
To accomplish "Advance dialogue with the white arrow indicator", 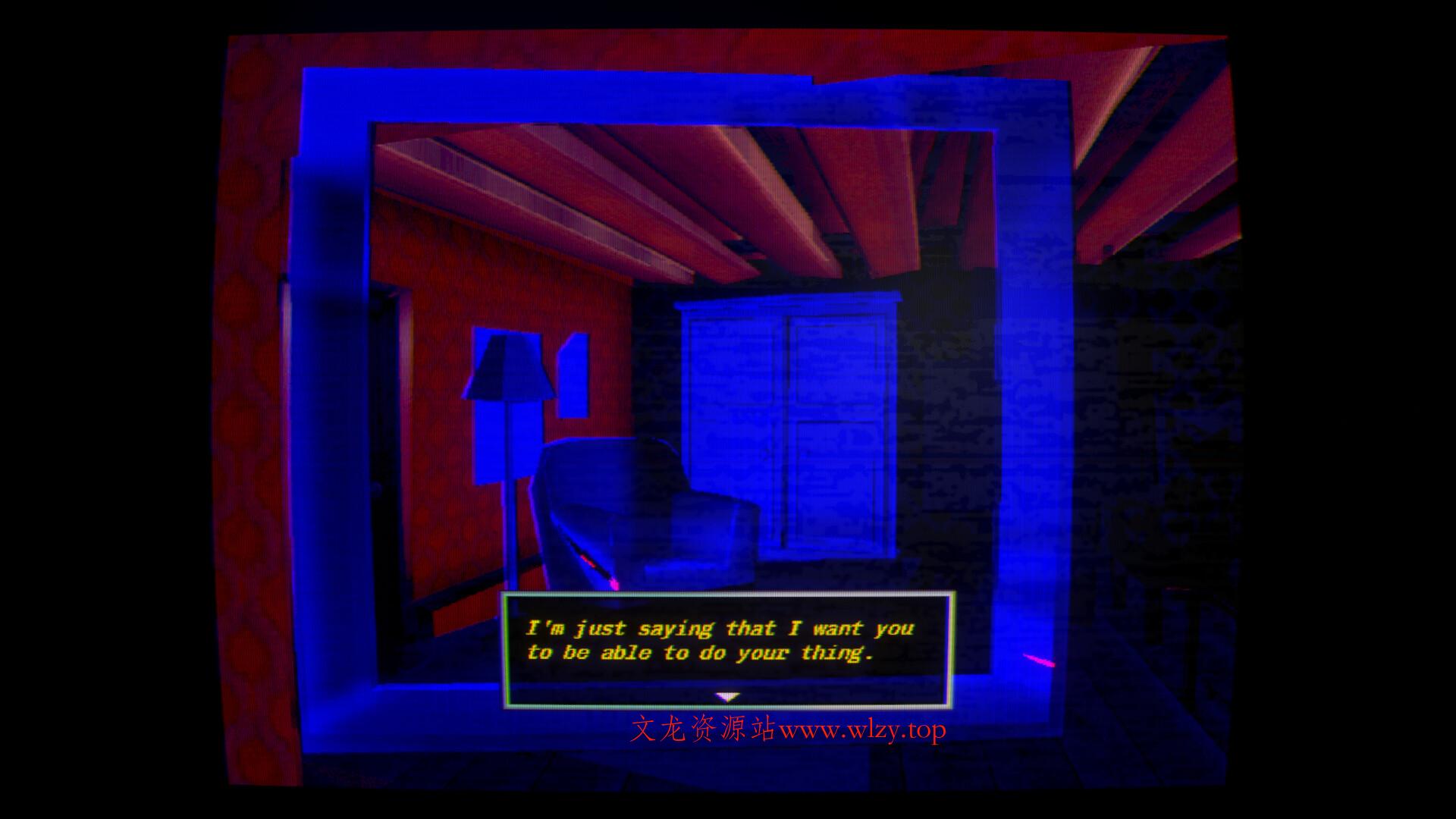I will 727,697.
